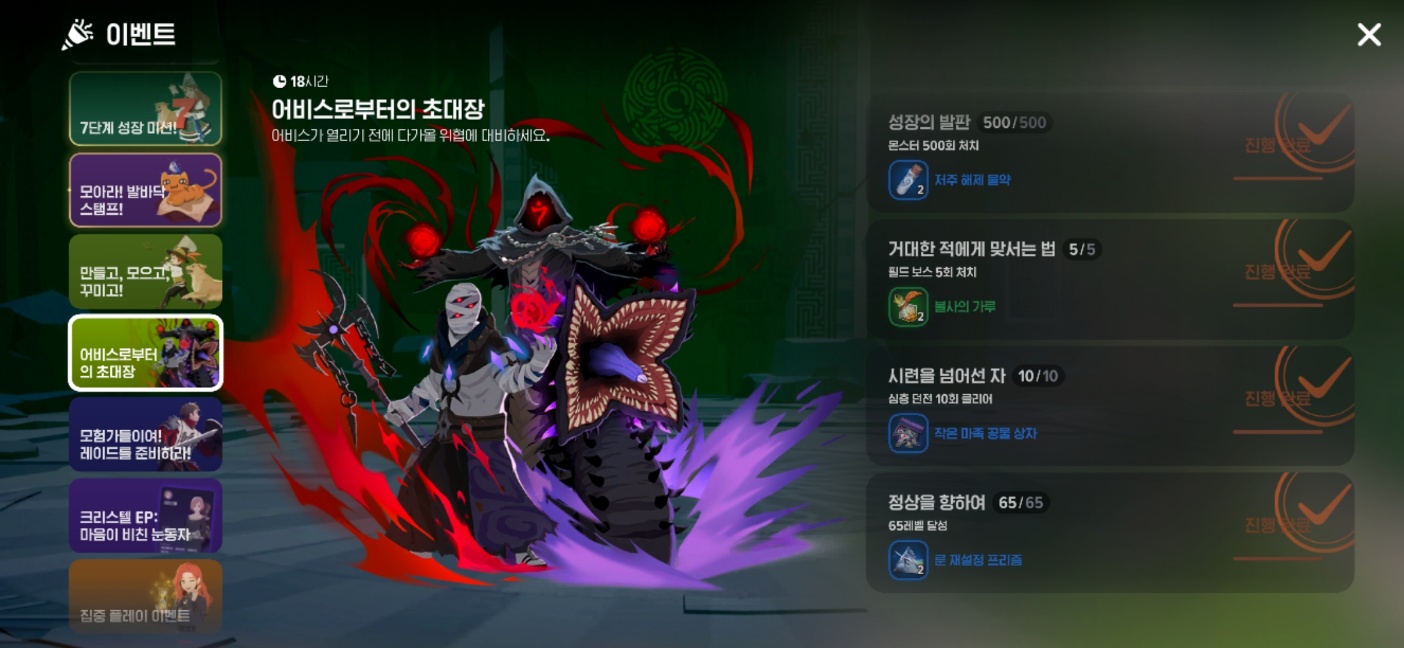Screen dimensions: 1404x648
Task: Close the event window
Action: click(1368, 35)
